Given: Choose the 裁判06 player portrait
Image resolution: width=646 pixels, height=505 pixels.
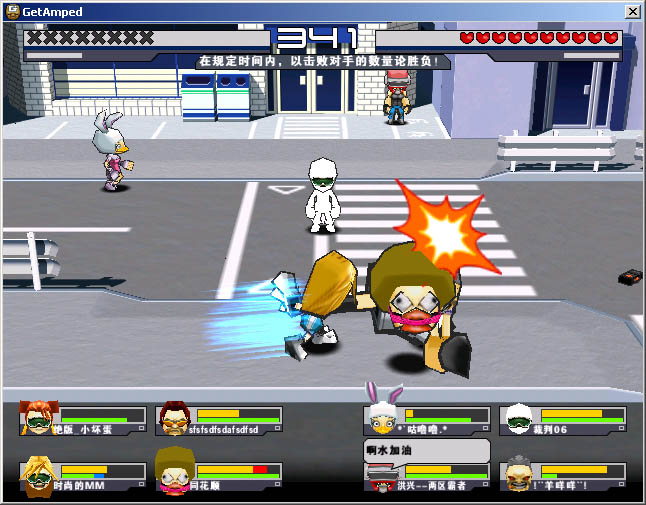Looking at the screenshot, I should [517, 419].
